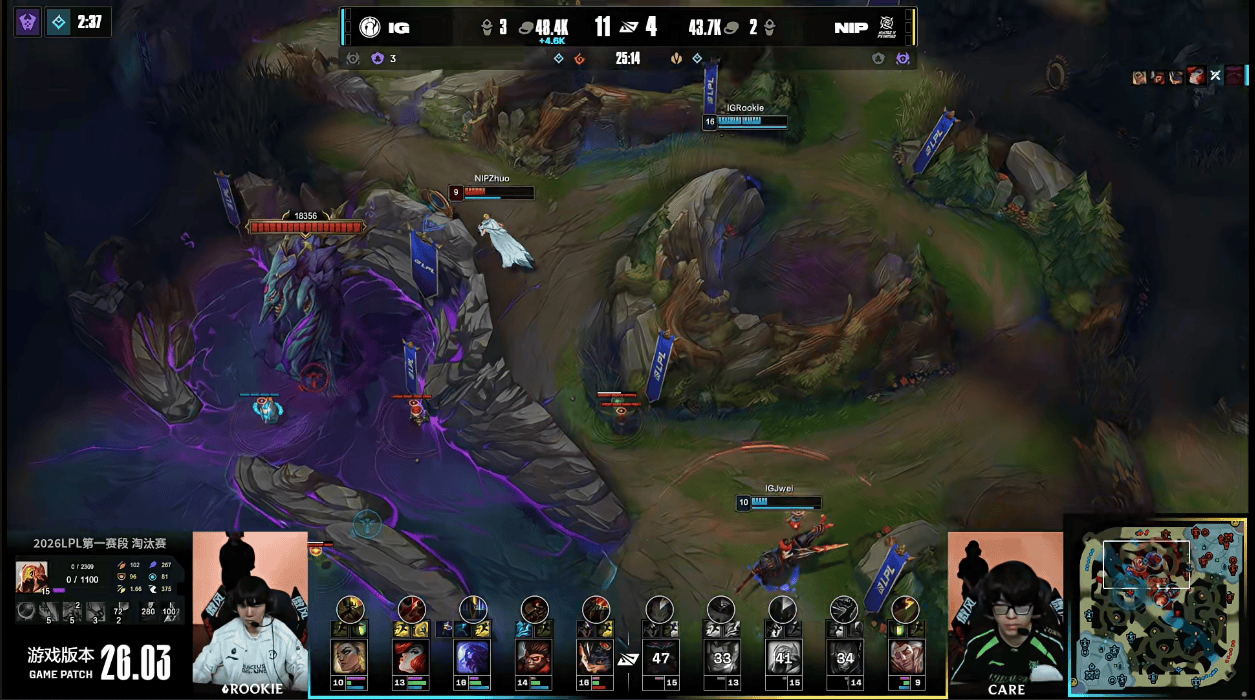This screenshot has height=700, width=1255.
Task: Choose the blue-faced champion portrait in the bottom bar
Action: pos(473,657)
